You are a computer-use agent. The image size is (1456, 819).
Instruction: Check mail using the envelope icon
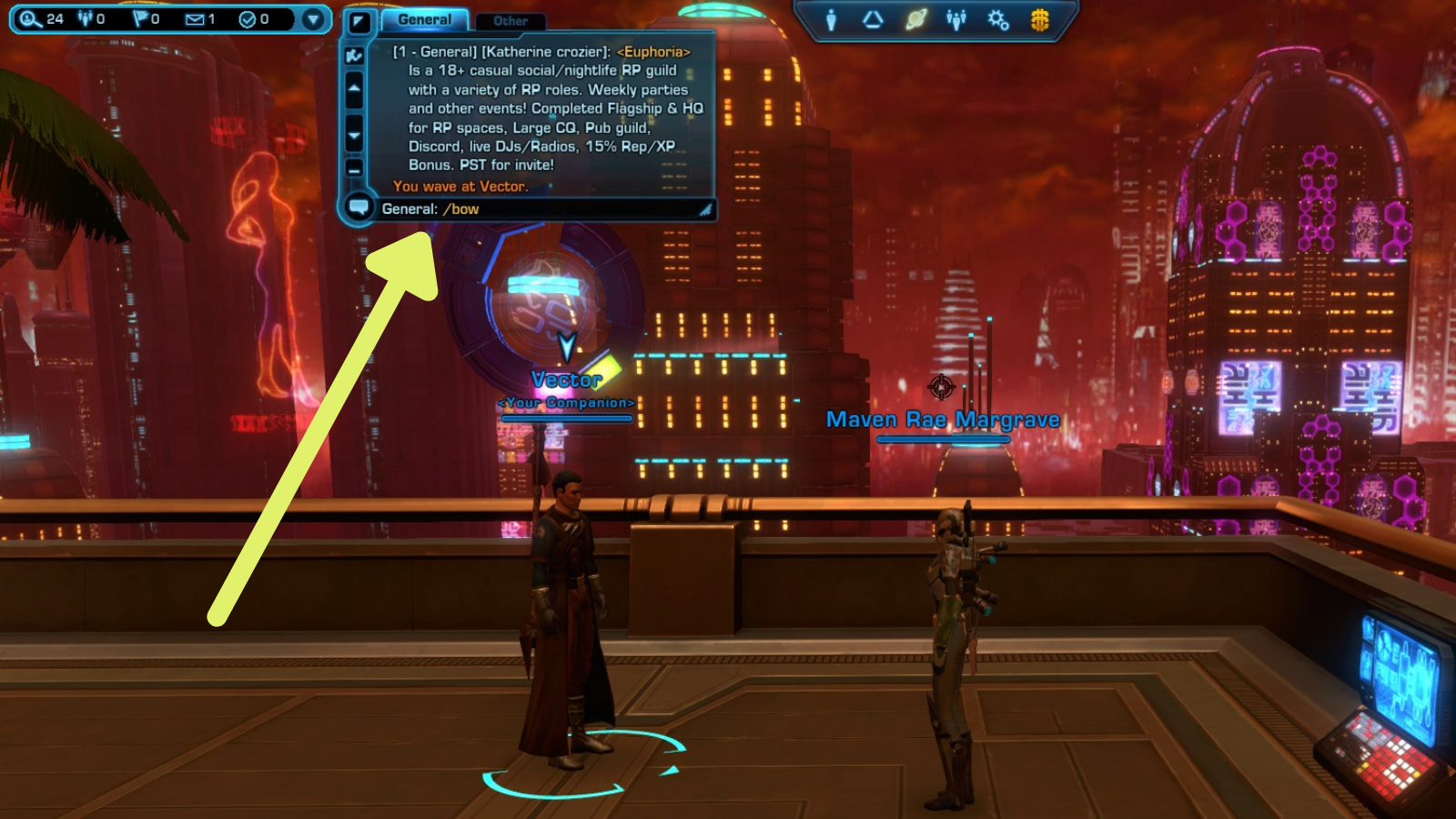pos(196,18)
